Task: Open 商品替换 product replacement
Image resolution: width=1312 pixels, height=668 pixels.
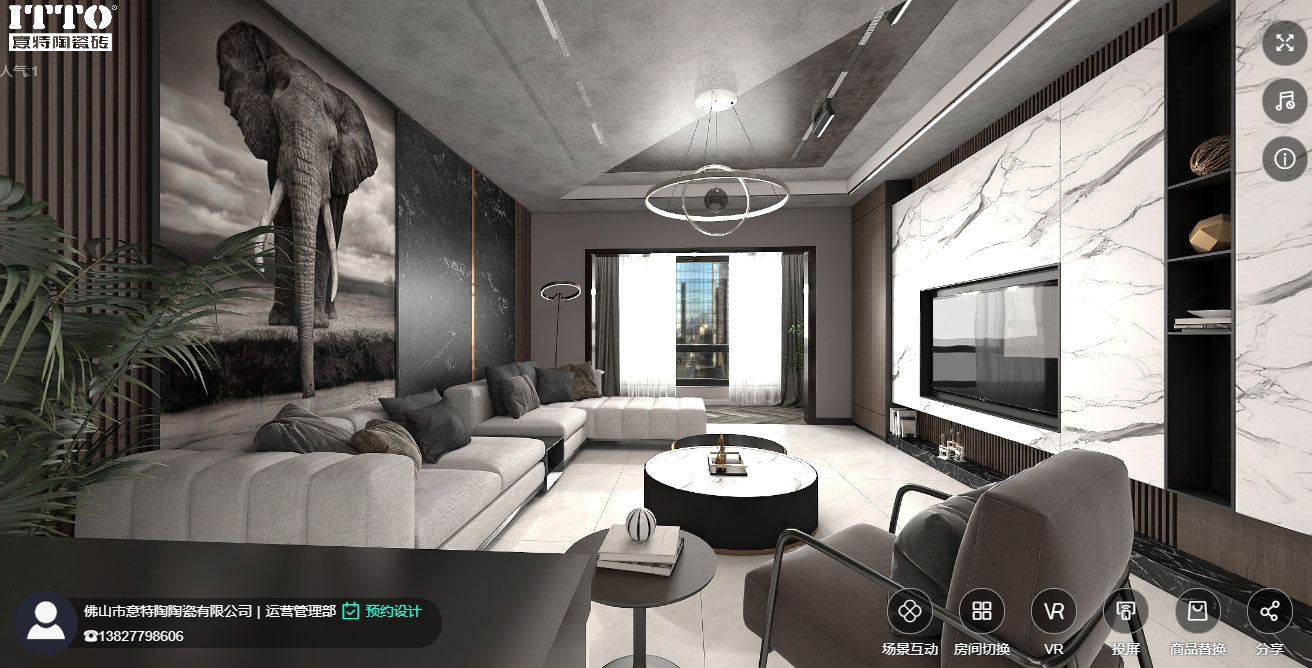Action: pyautogui.click(x=1198, y=611)
